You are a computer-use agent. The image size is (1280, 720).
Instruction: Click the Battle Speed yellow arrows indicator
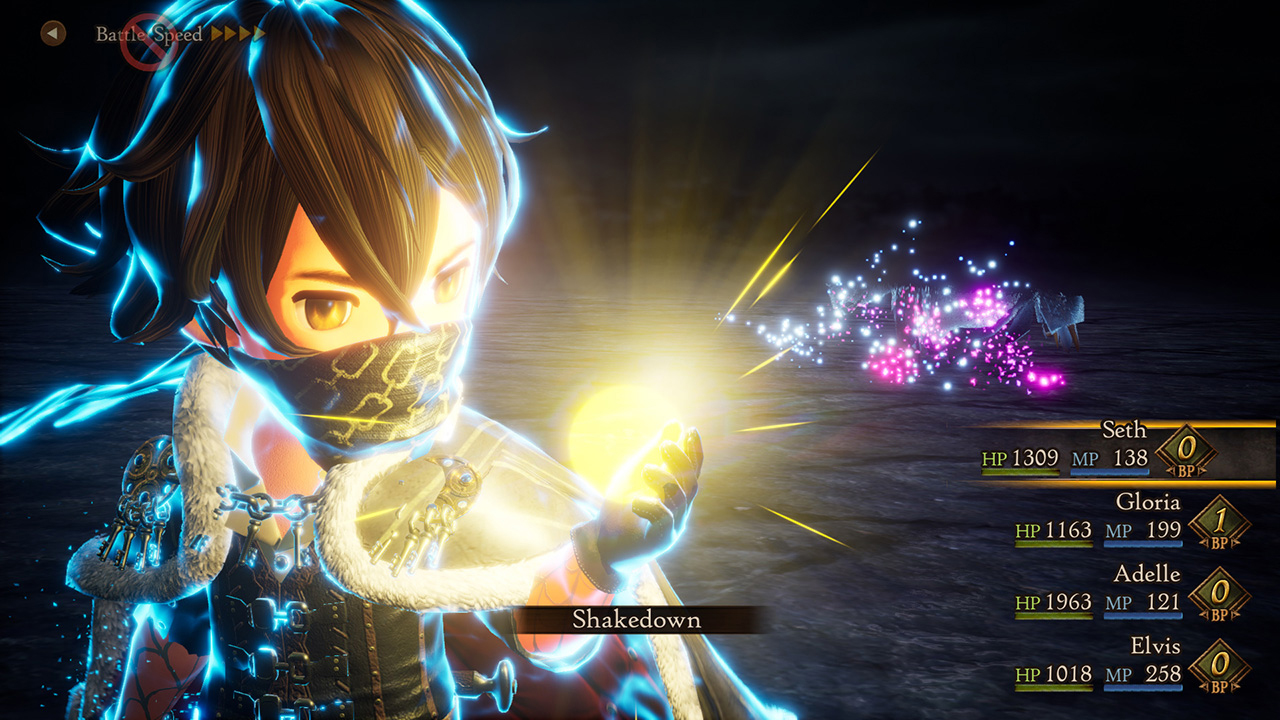click(237, 34)
